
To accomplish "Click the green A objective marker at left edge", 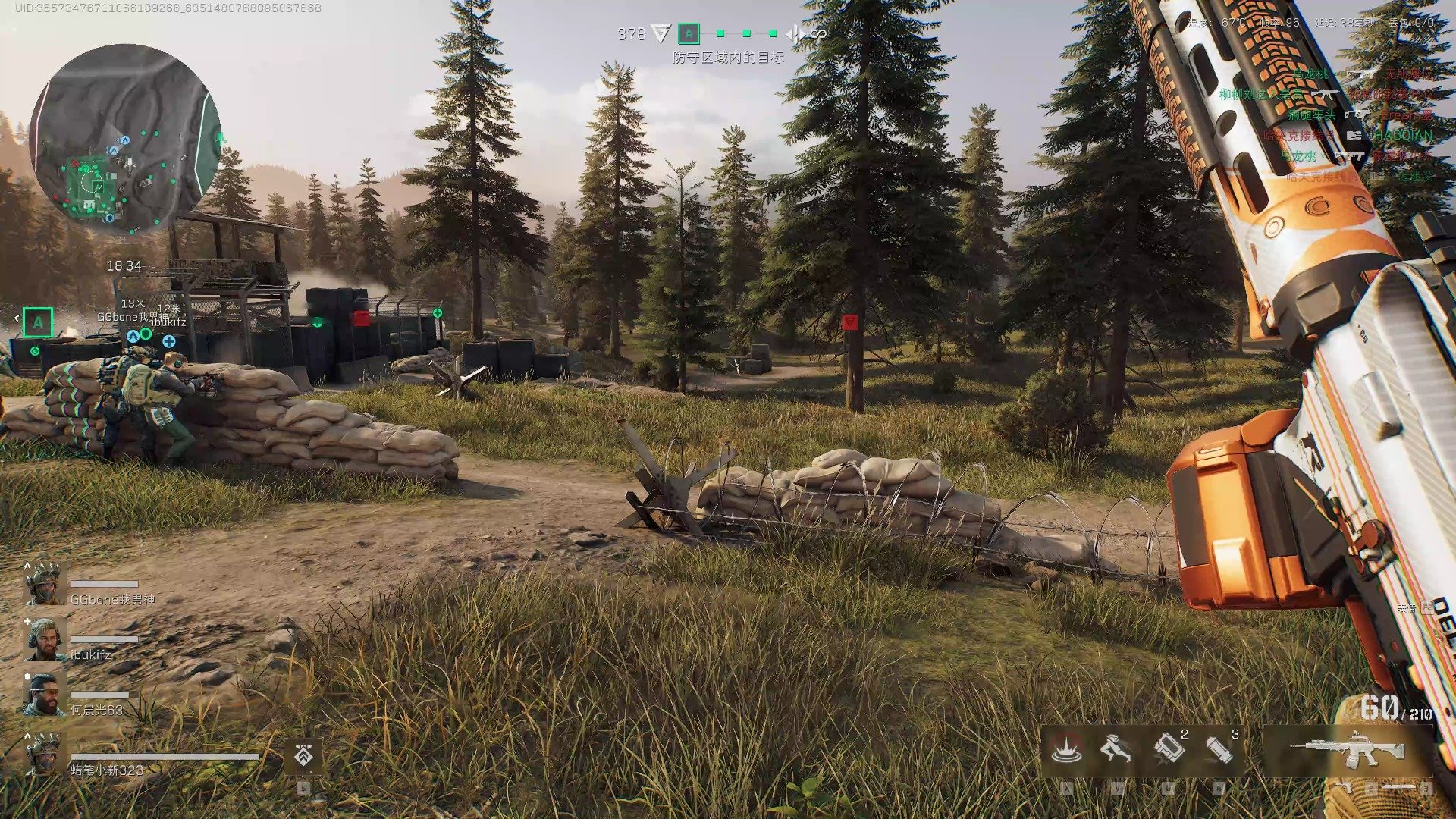I will [x=38, y=322].
